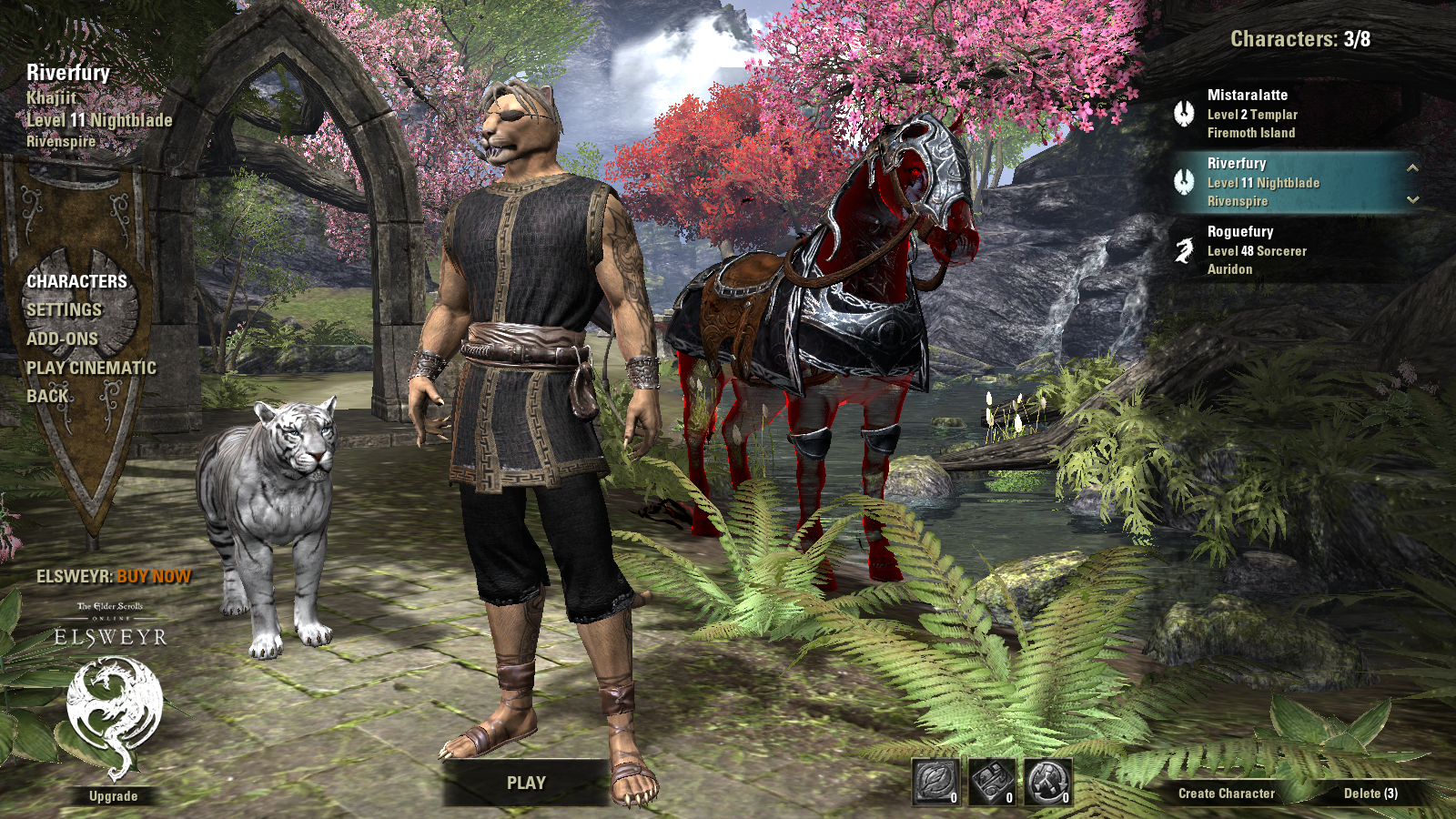Move Riverfury up in the character list
The width and height of the screenshot is (1456, 819).
[1412, 167]
